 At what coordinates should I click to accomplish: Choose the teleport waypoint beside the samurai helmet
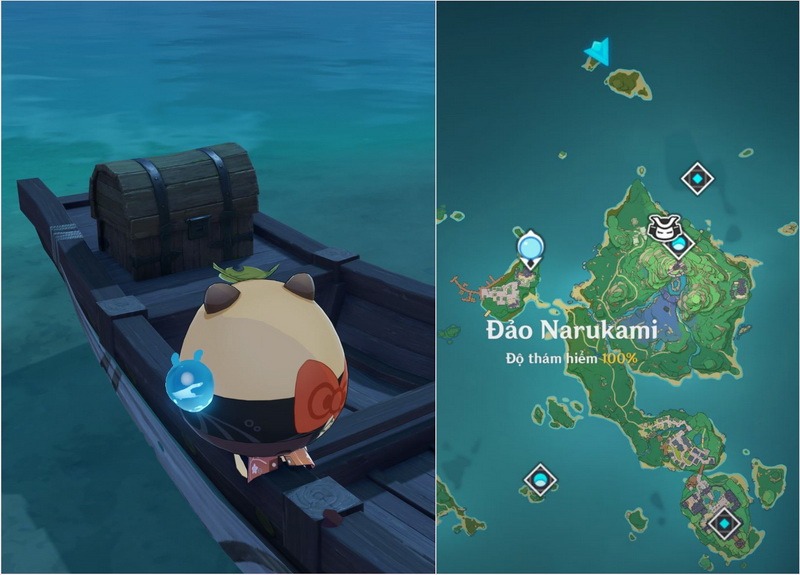pyautogui.click(x=680, y=244)
